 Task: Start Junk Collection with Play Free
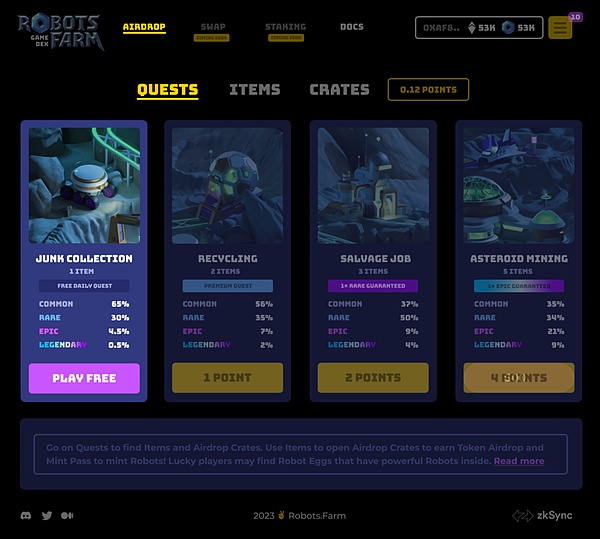[84, 378]
